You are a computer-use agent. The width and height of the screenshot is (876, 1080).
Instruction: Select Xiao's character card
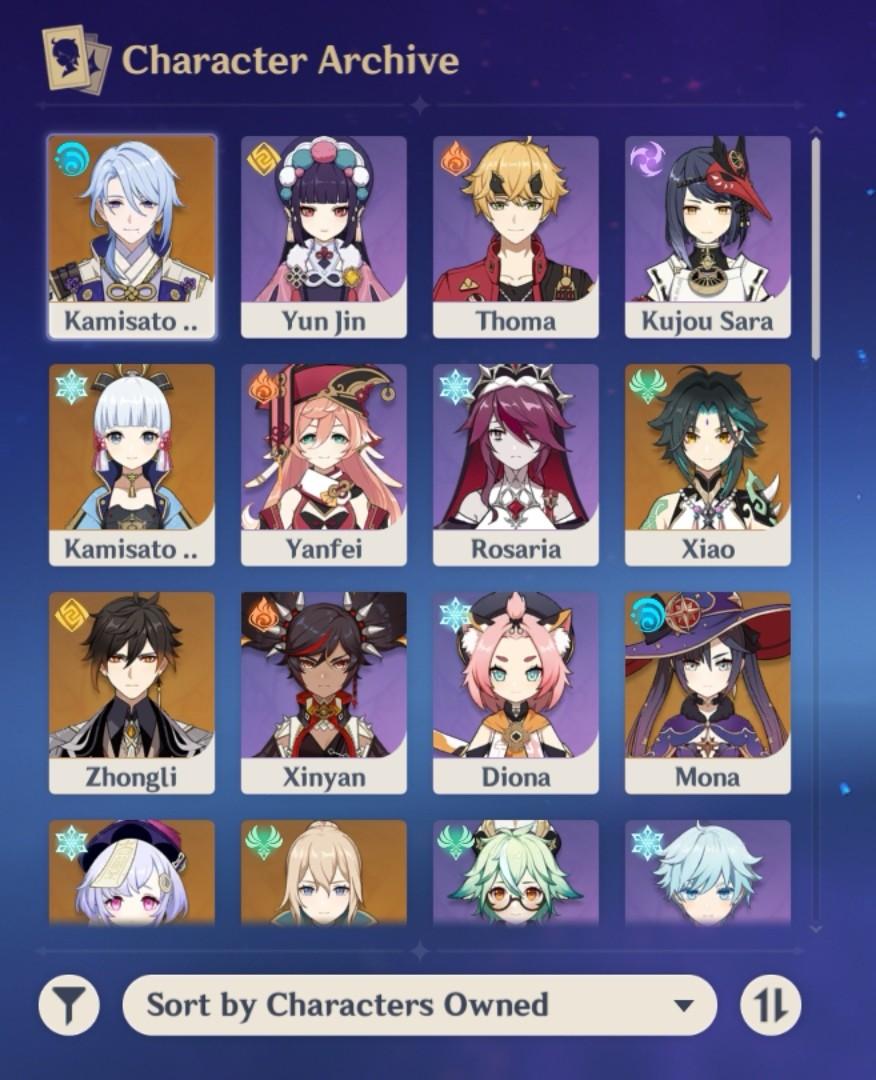707,464
